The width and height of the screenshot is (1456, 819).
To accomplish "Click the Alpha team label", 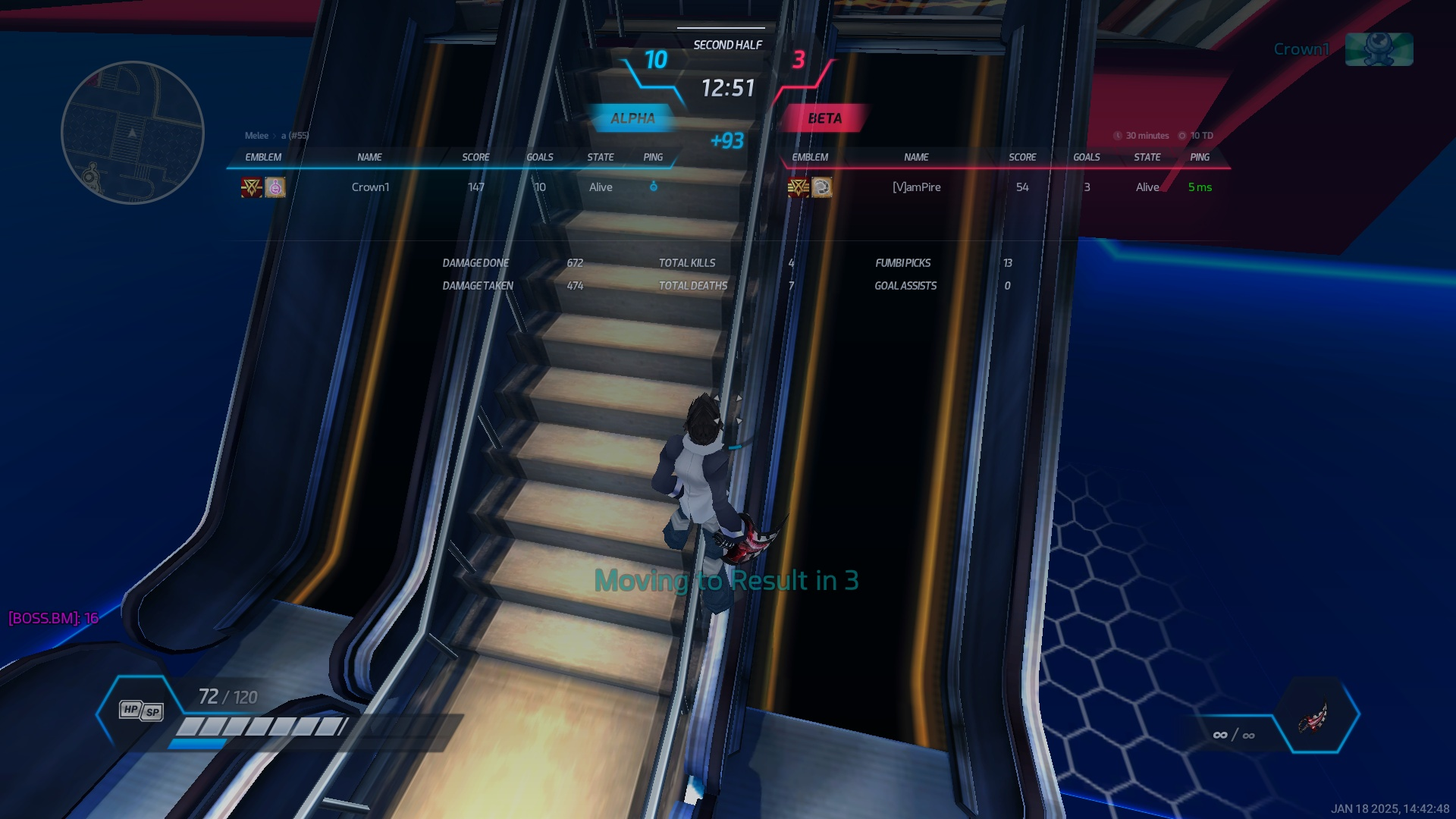I will coord(632,118).
